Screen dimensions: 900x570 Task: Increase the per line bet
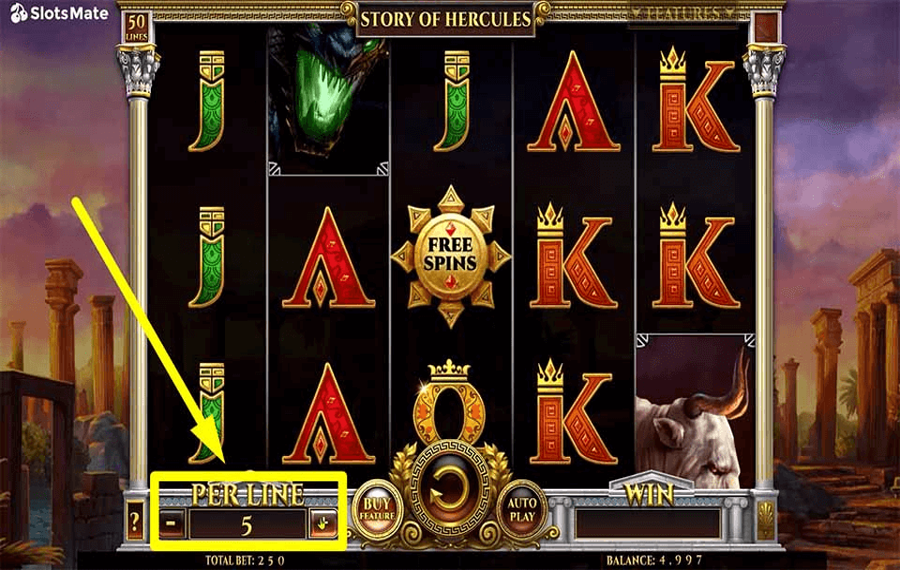point(323,522)
